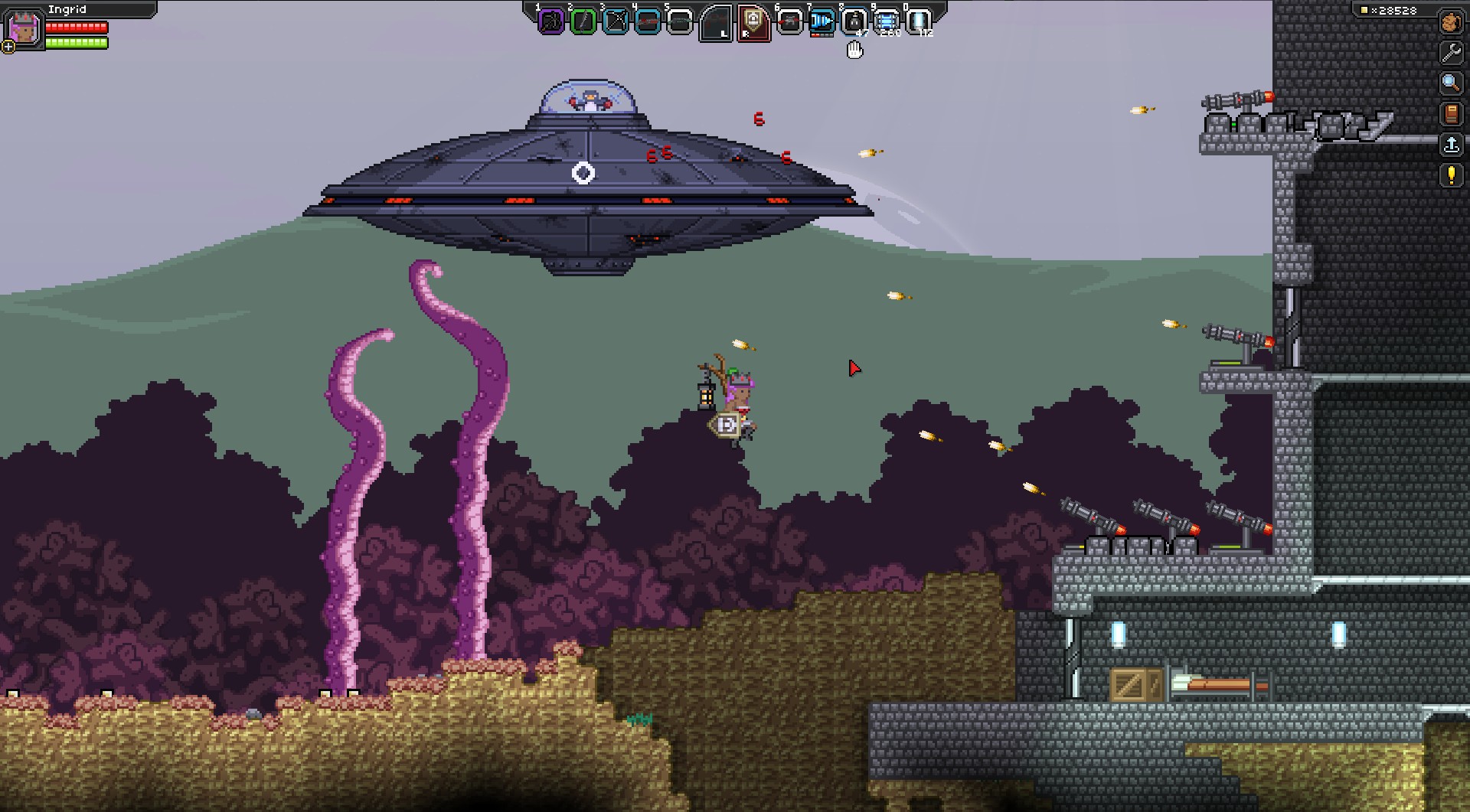
Task: Select the purple bow in hotbar slot 1
Action: [551, 21]
